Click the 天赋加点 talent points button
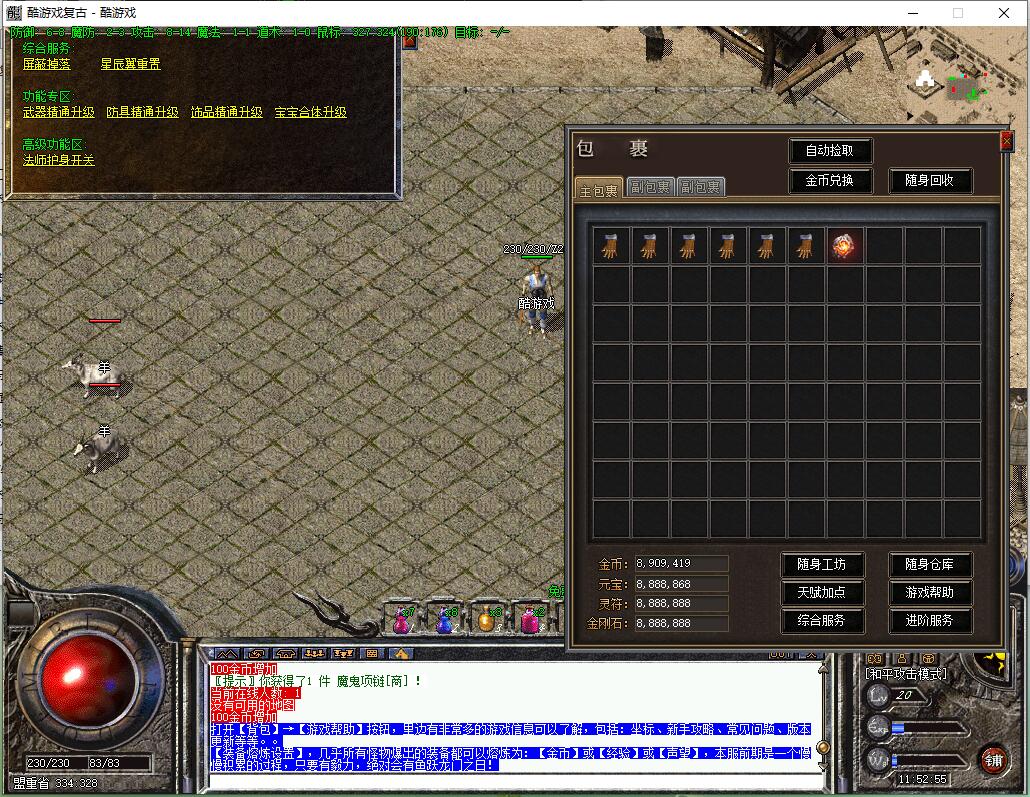 (x=821, y=592)
